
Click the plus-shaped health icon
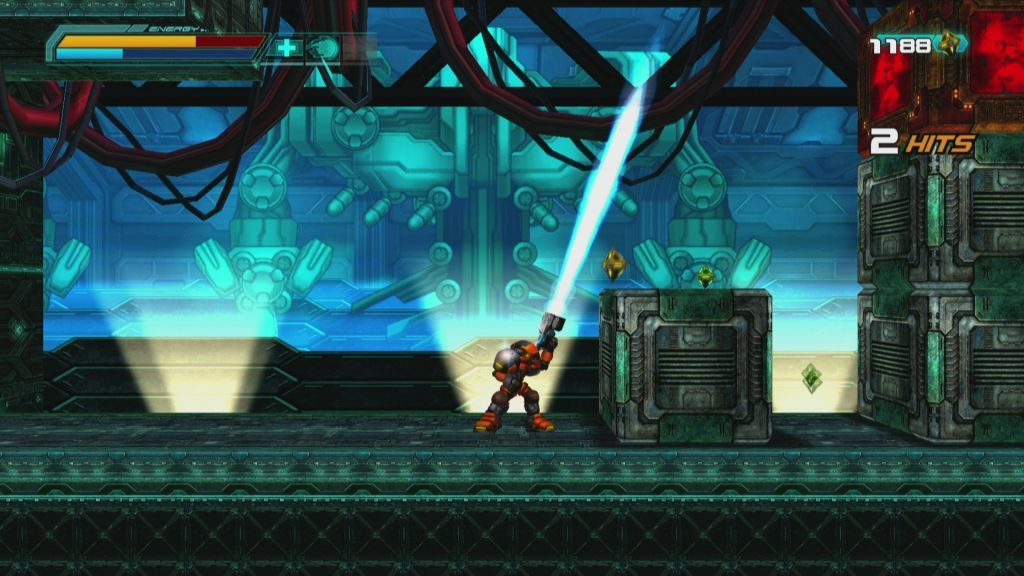point(288,47)
